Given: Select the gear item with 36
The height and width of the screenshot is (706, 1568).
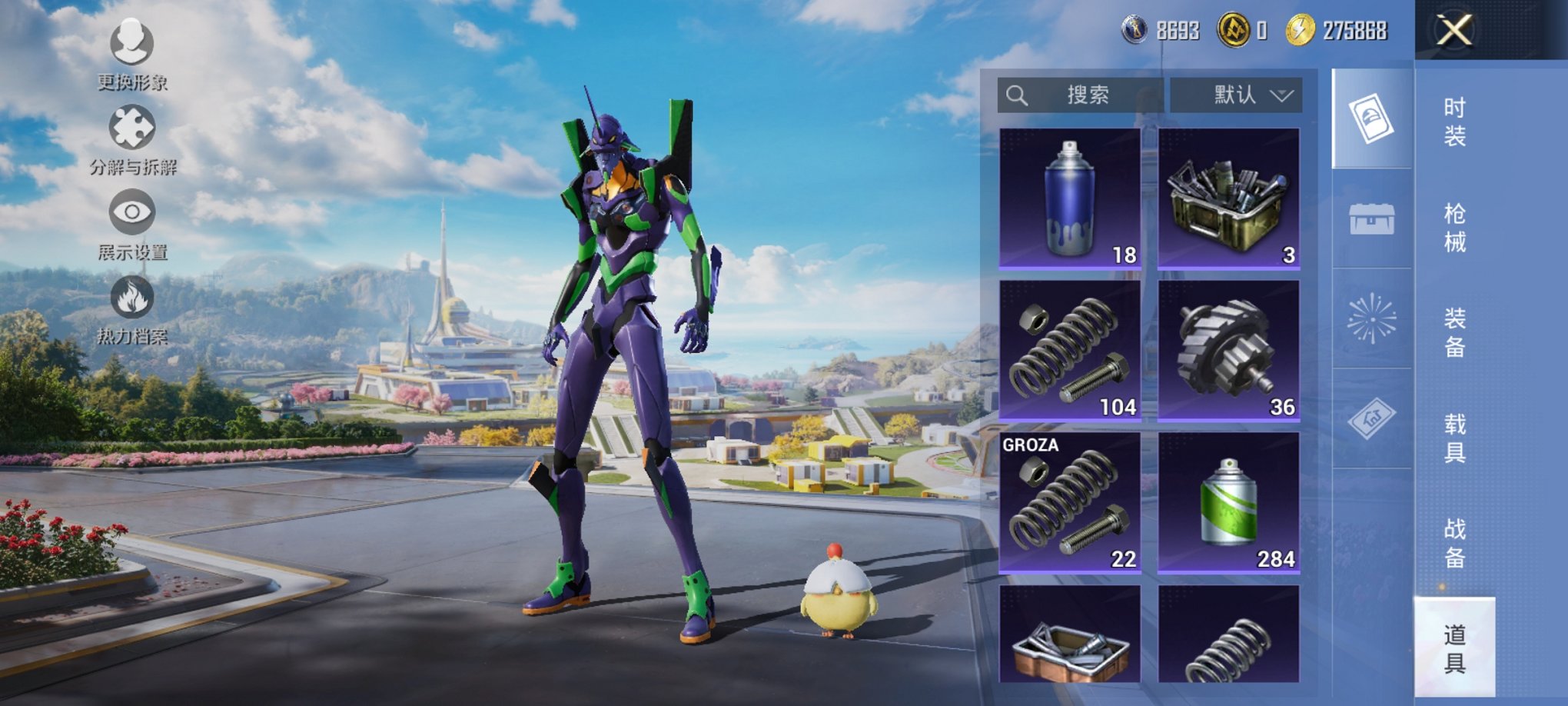Looking at the screenshot, I should coord(1228,350).
